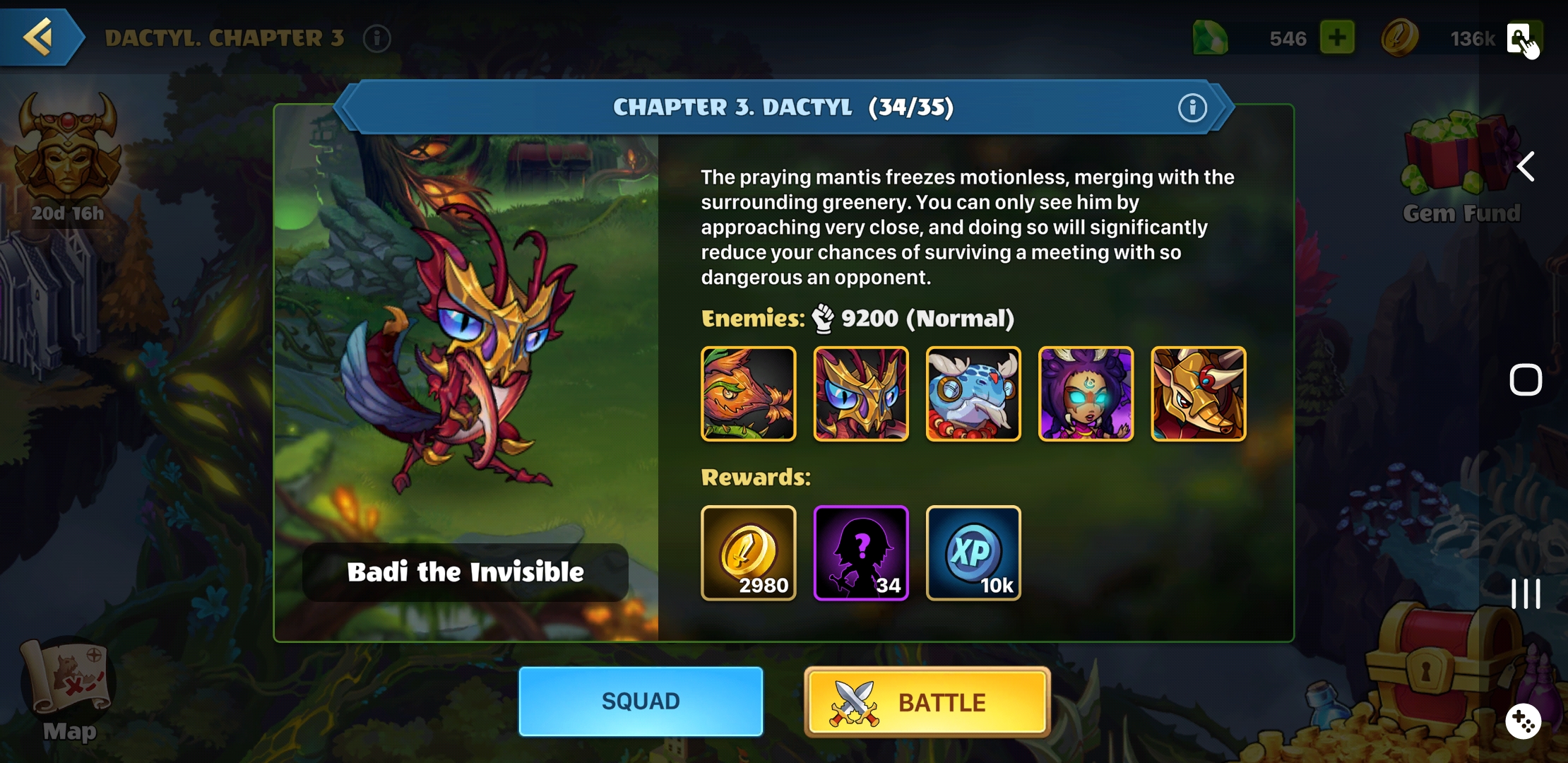Open the SQUAD screen

click(x=640, y=702)
